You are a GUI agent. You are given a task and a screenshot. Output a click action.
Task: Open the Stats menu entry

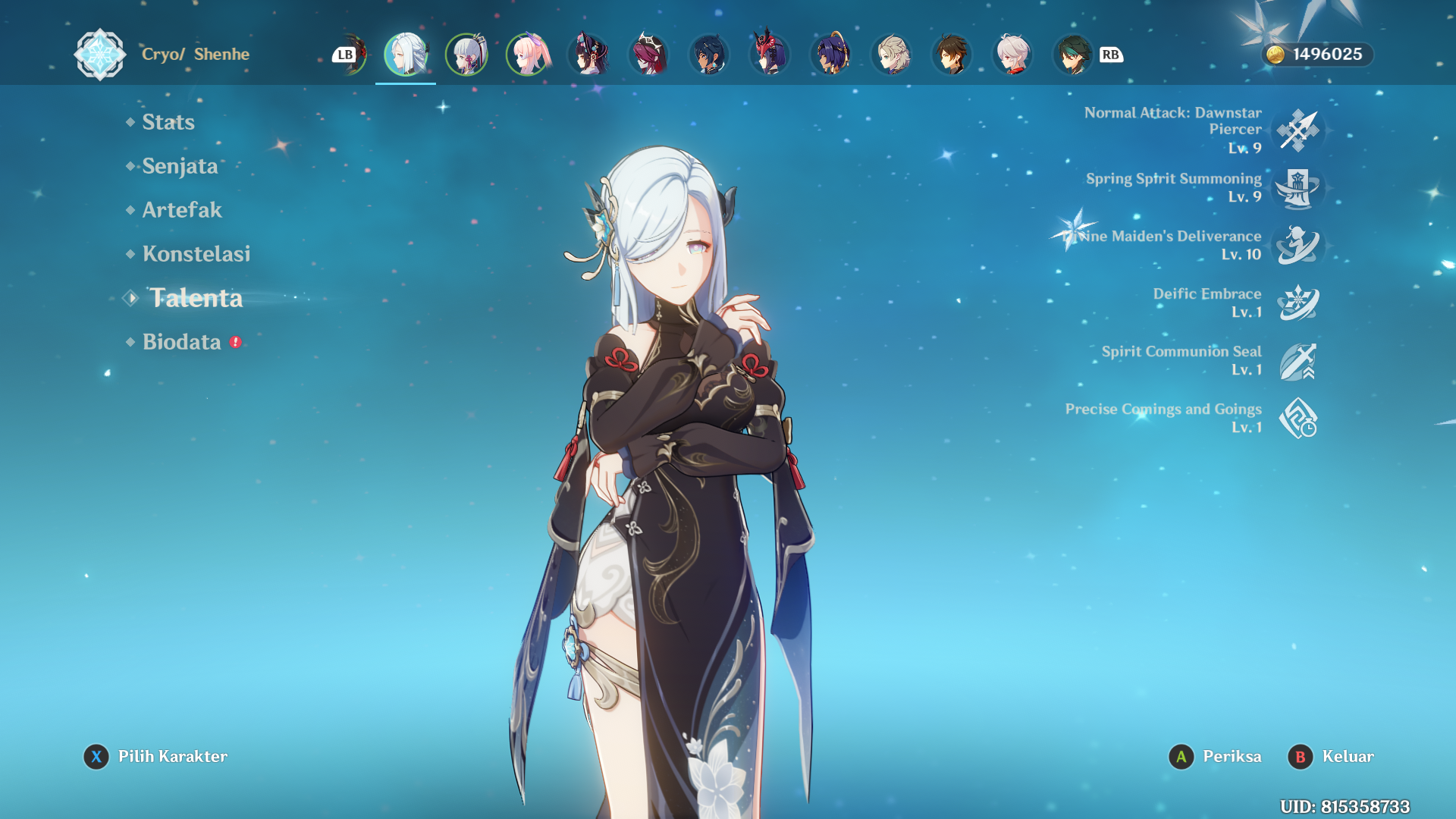168,122
